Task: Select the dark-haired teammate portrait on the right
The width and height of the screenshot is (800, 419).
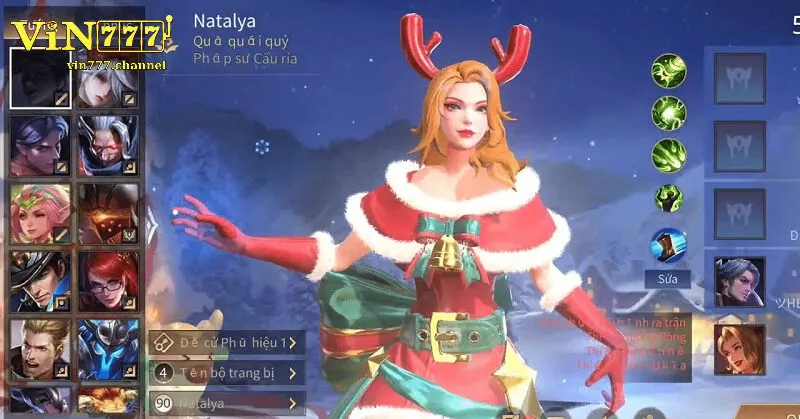Action: coord(739,282)
